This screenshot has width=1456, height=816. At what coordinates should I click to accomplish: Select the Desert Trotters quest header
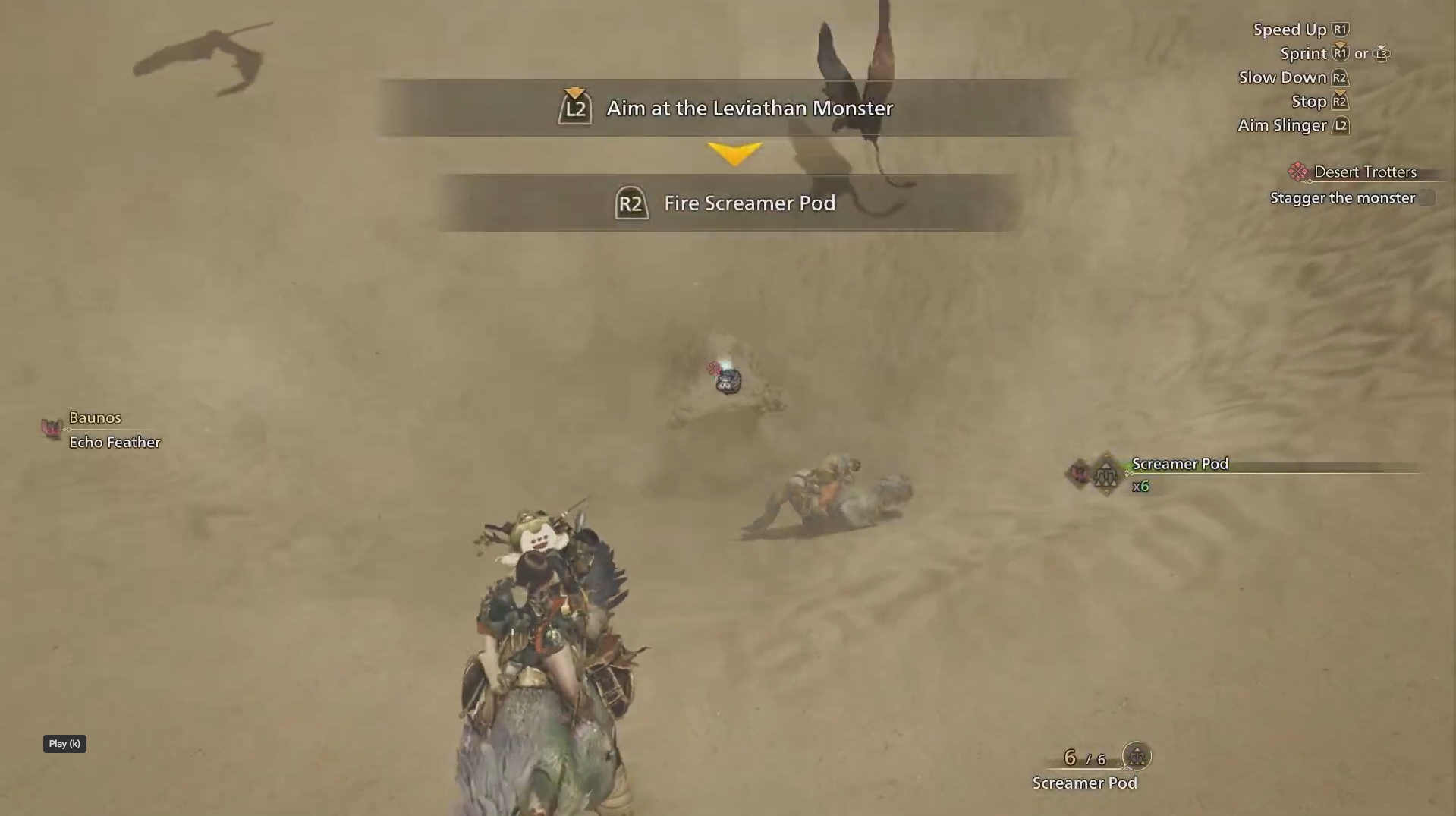click(x=1364, y=172)
